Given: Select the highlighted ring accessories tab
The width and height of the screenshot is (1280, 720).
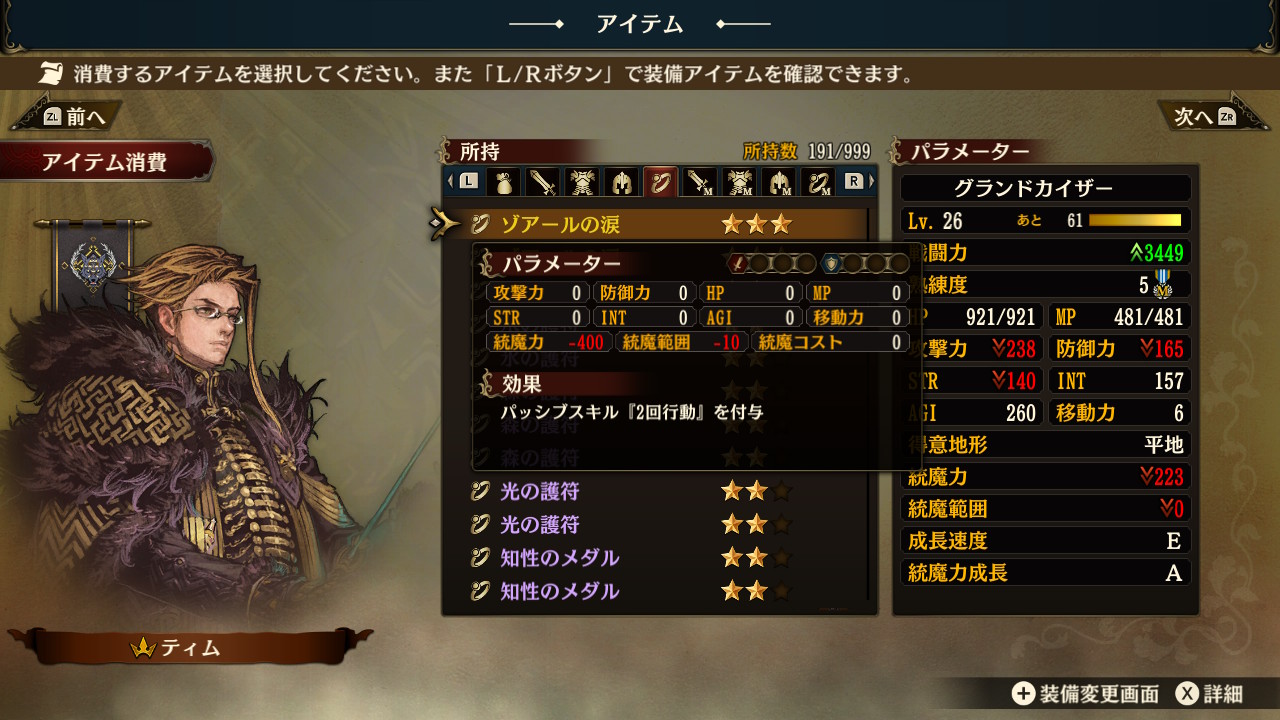Looking at the screenshot, I should [x=660, y=182].
